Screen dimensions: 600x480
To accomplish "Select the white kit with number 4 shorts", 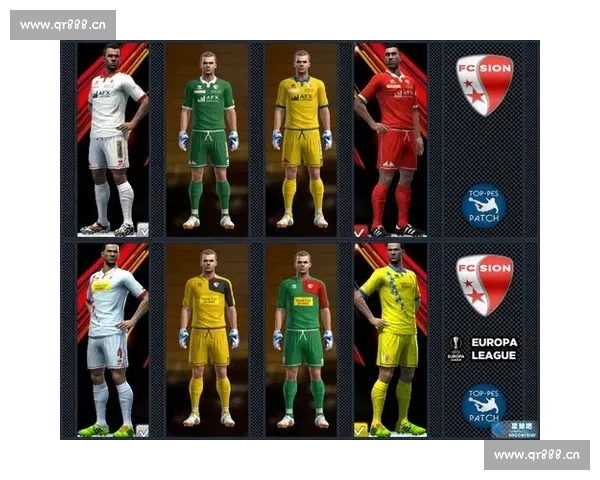I will point(113,340).
